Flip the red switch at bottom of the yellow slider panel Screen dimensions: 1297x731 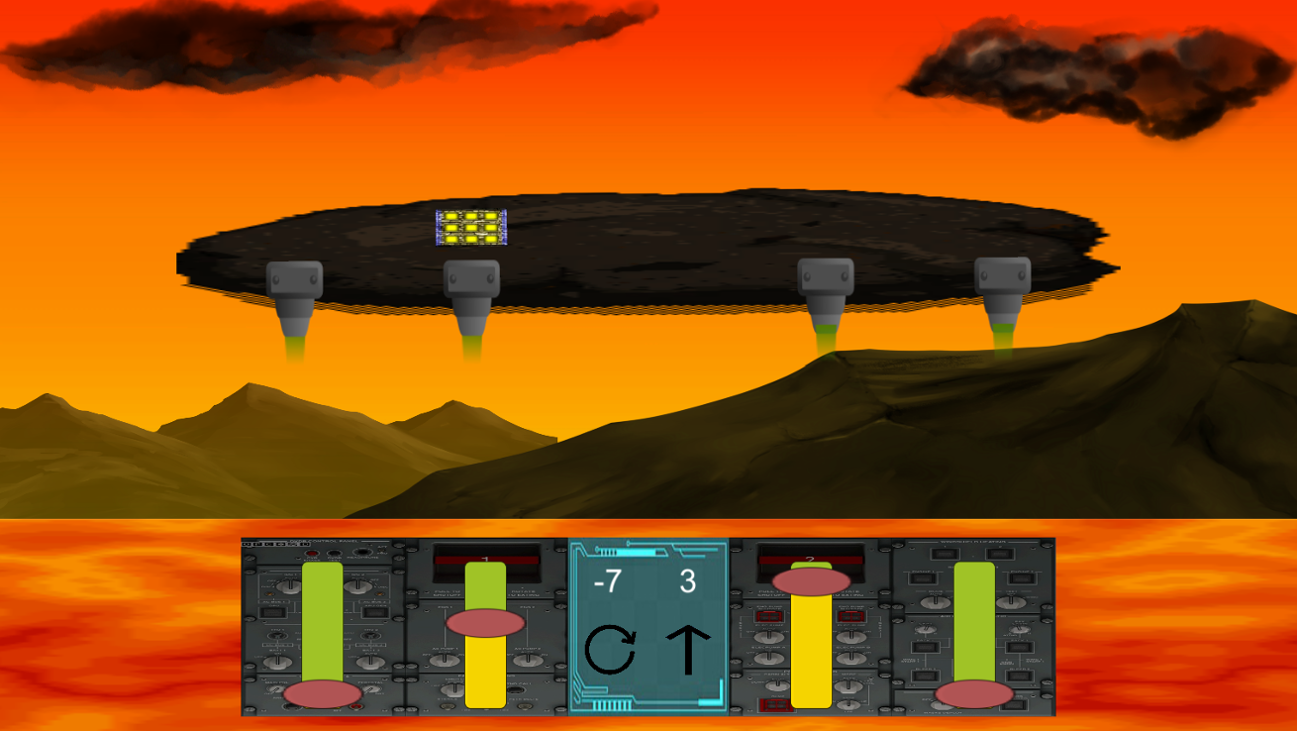[x=774, y=703]
